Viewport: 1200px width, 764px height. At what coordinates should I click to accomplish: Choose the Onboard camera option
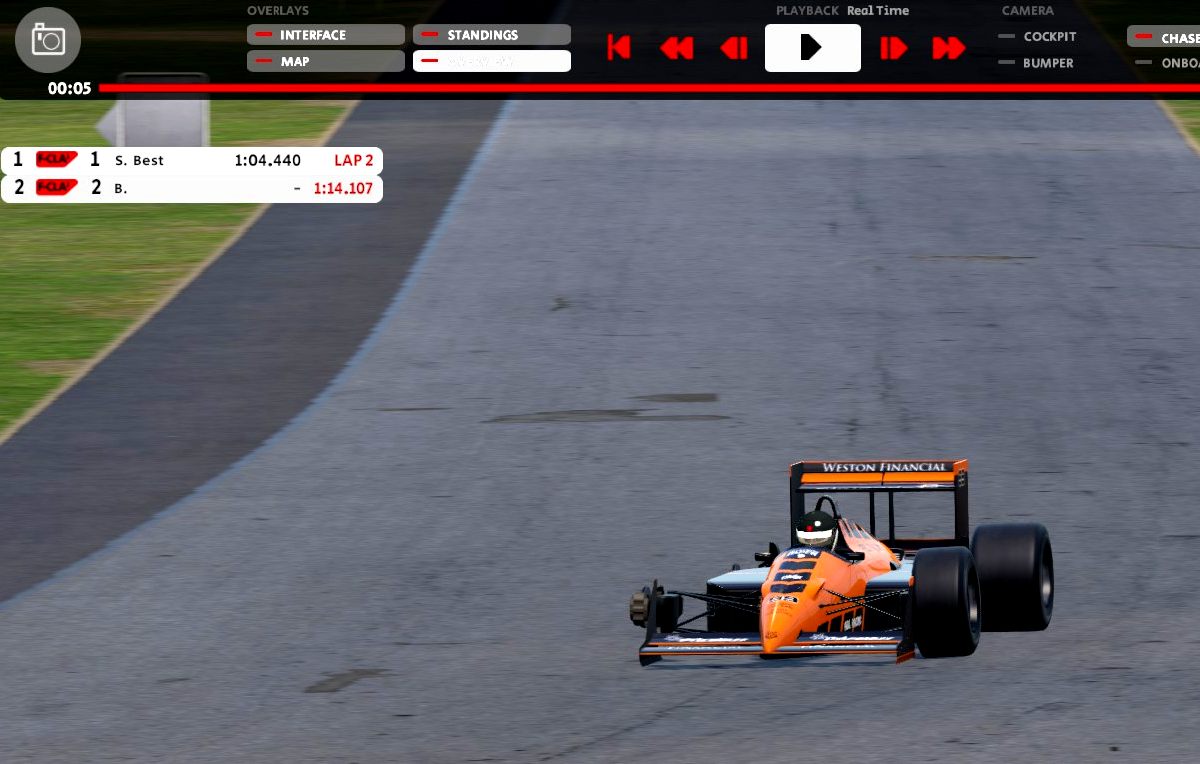pyautogui.click(x=1167, y=62)
